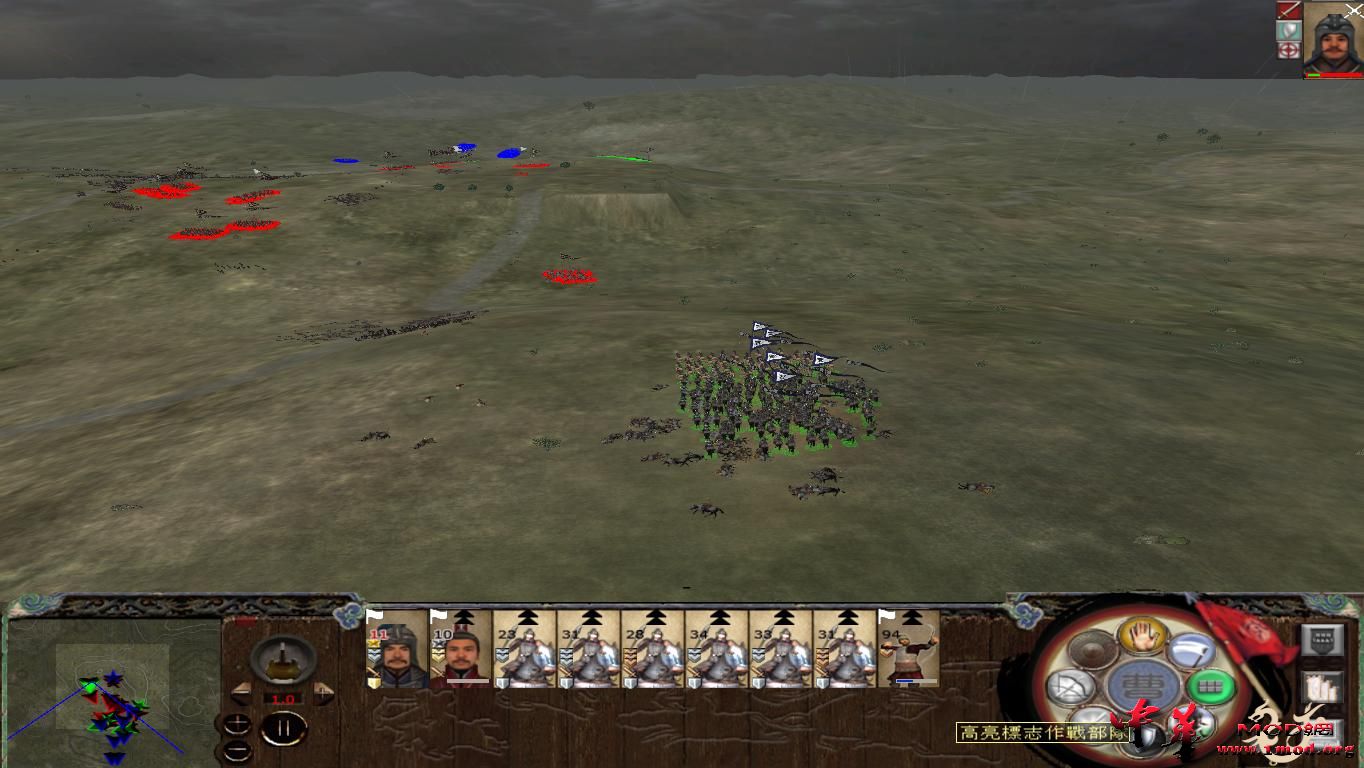Zoom out the minimap with the minus button
The image size is (1364, 768).
click(x=238, y=750)
